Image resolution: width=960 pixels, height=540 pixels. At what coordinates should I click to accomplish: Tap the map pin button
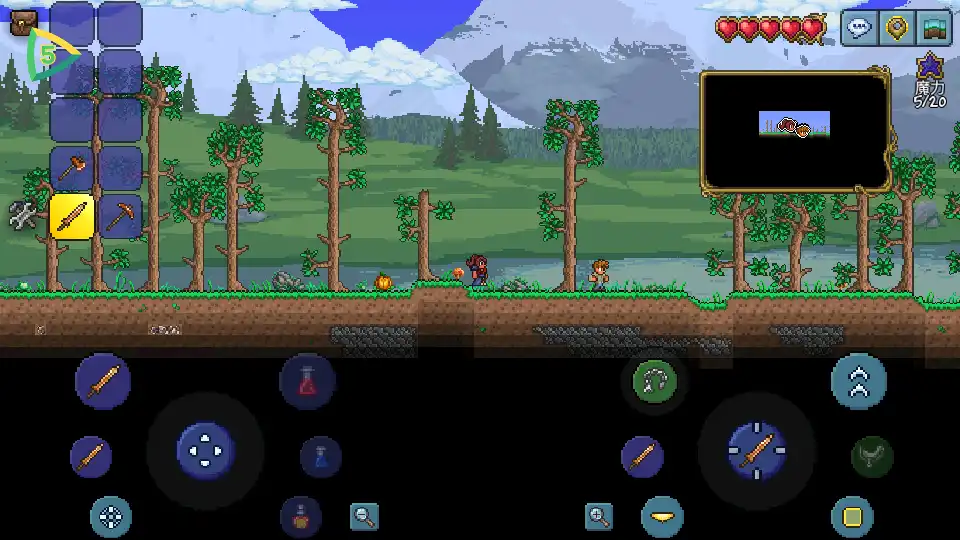tap(897, 28)
